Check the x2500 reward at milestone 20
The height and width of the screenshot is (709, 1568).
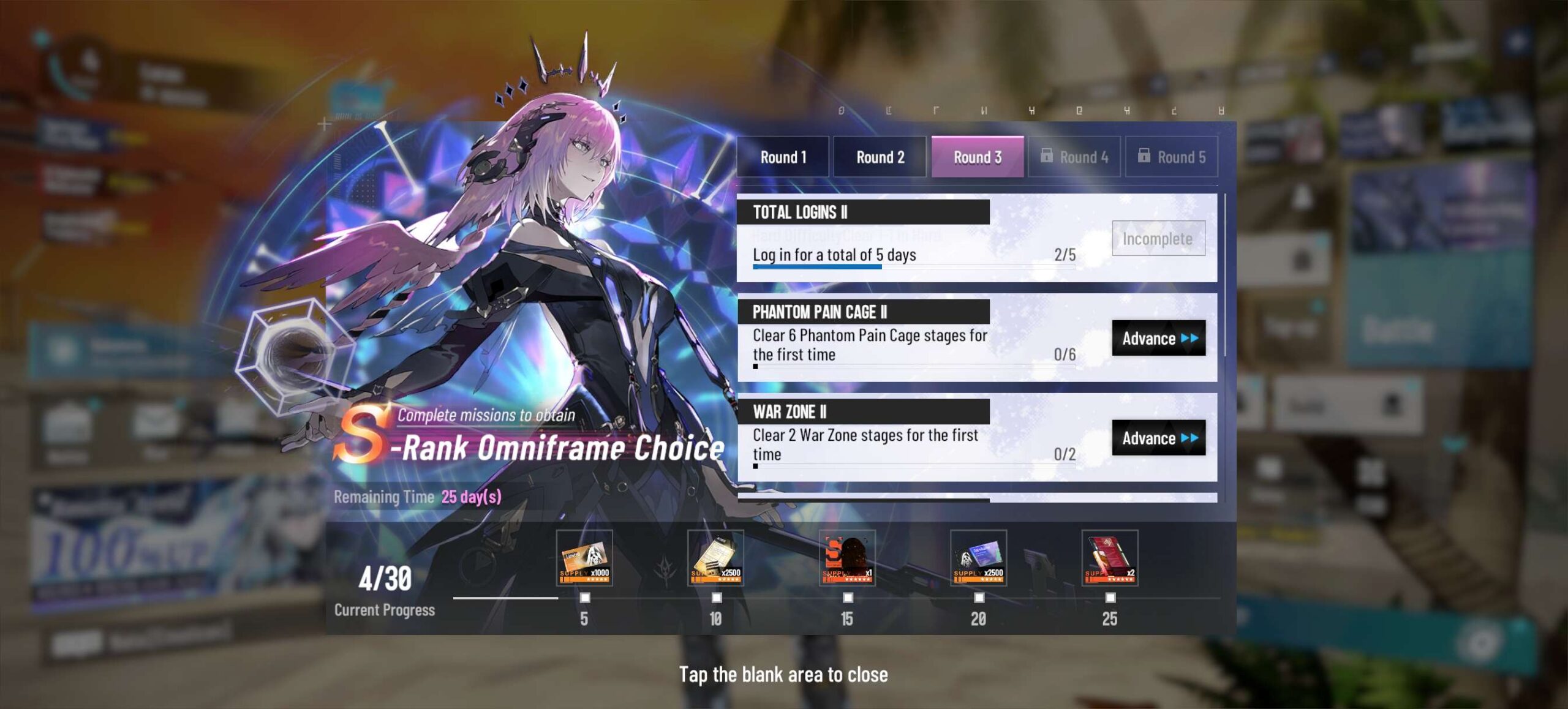(978, 558)
